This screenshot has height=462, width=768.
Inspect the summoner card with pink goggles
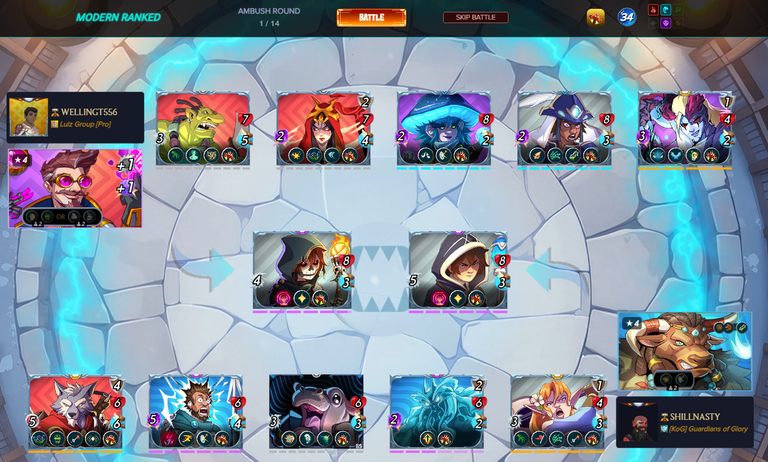coord(75,188)
